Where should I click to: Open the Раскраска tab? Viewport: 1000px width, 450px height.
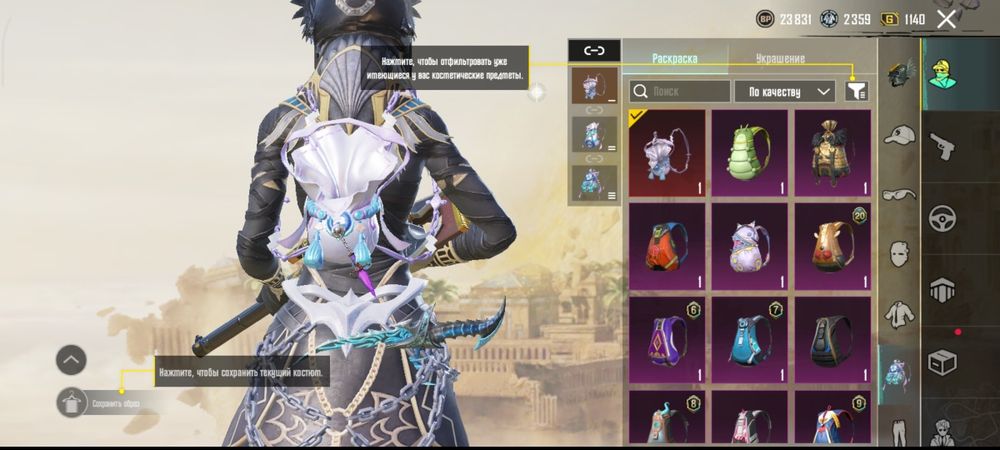675,59
